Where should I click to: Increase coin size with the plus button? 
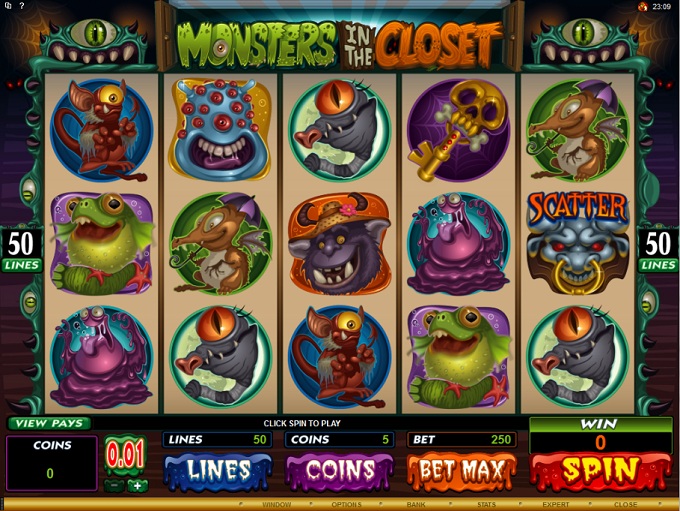(137, 486)
